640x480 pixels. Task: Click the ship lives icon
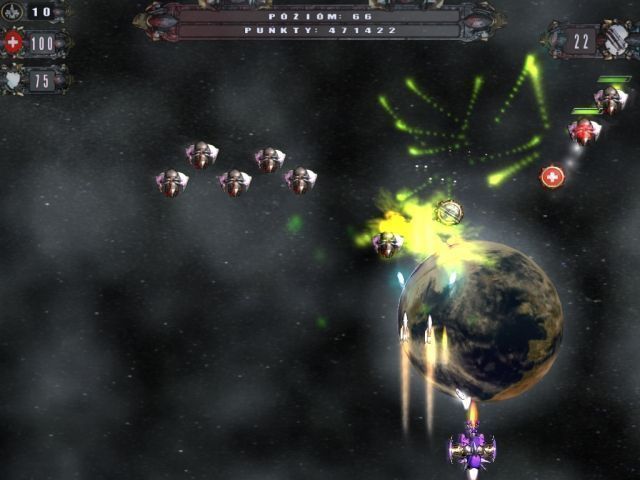click(13, 12)
